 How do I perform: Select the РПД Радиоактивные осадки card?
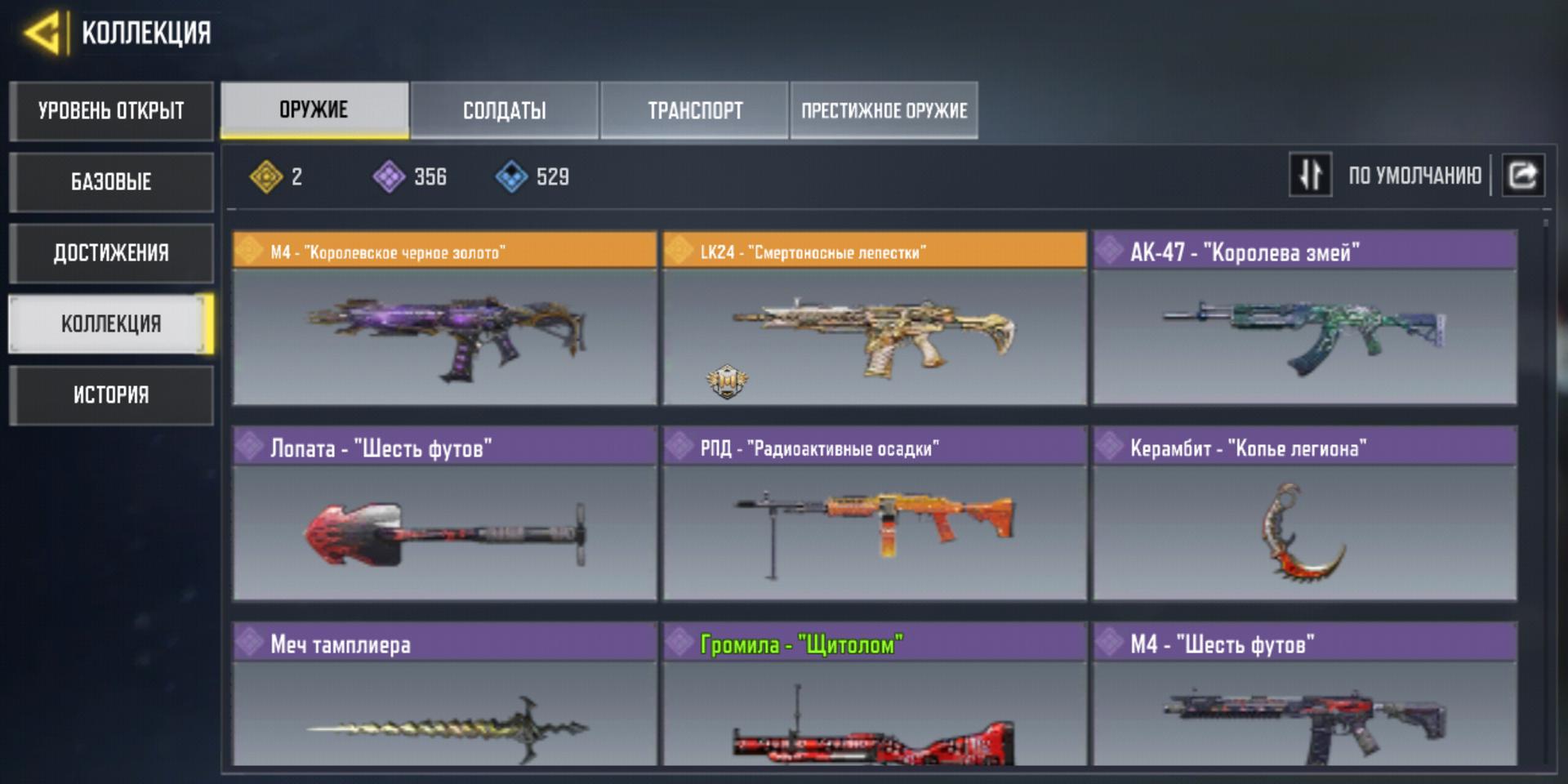(x=875, y=514)
